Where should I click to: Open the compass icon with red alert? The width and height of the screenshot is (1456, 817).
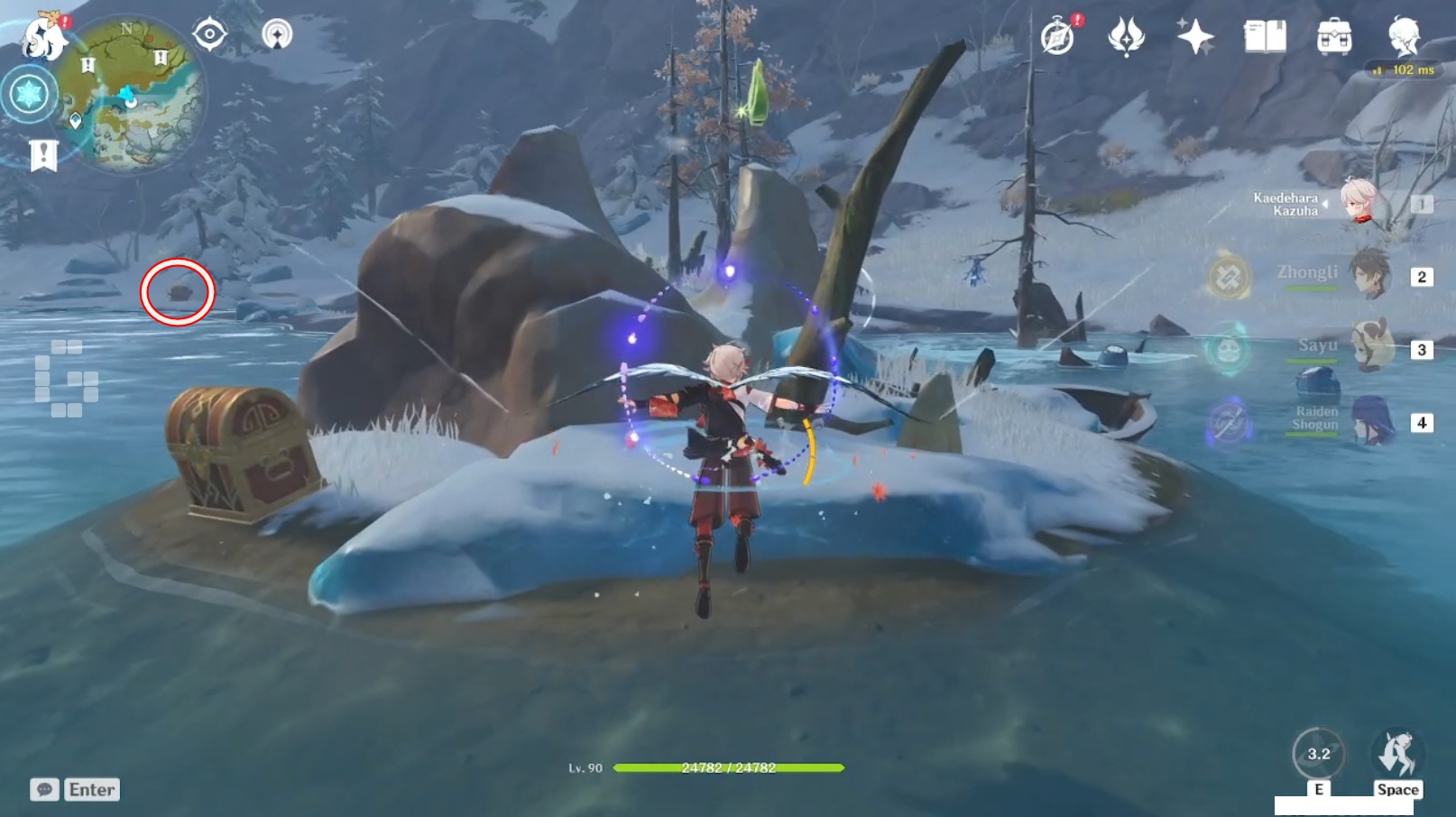coord(1058,38)
